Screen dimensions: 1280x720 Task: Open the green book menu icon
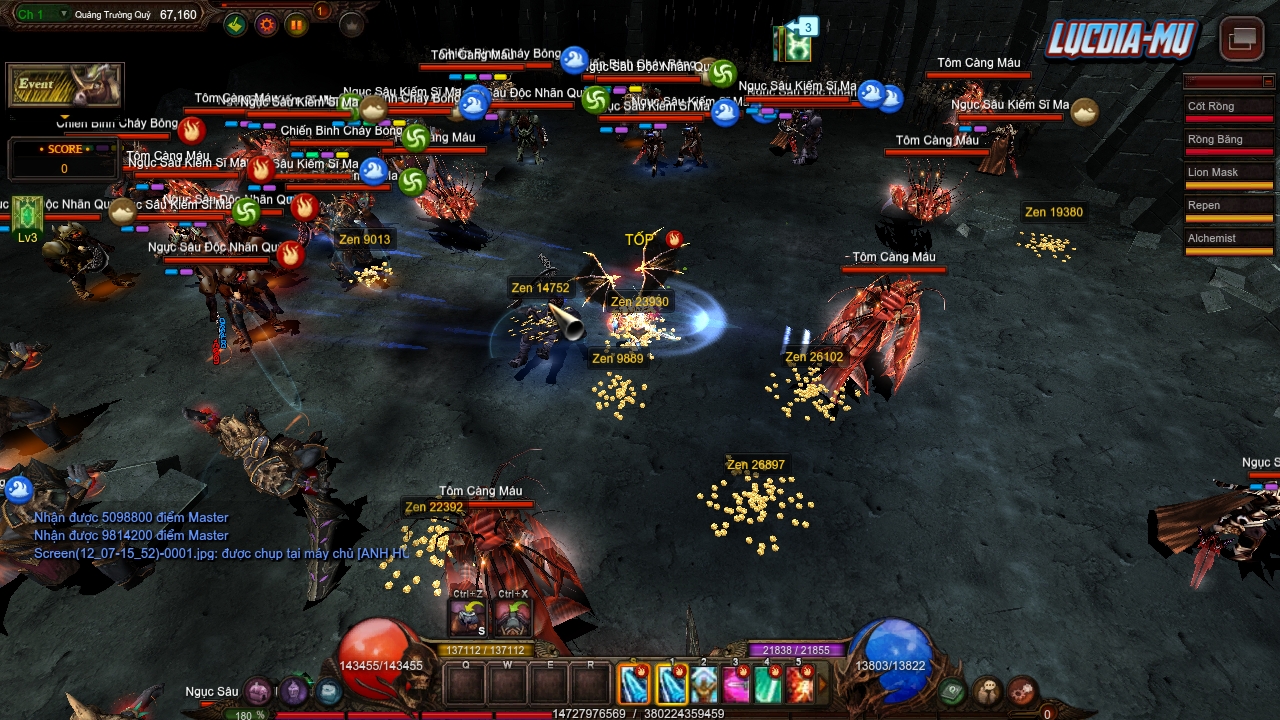click(953, 690)
